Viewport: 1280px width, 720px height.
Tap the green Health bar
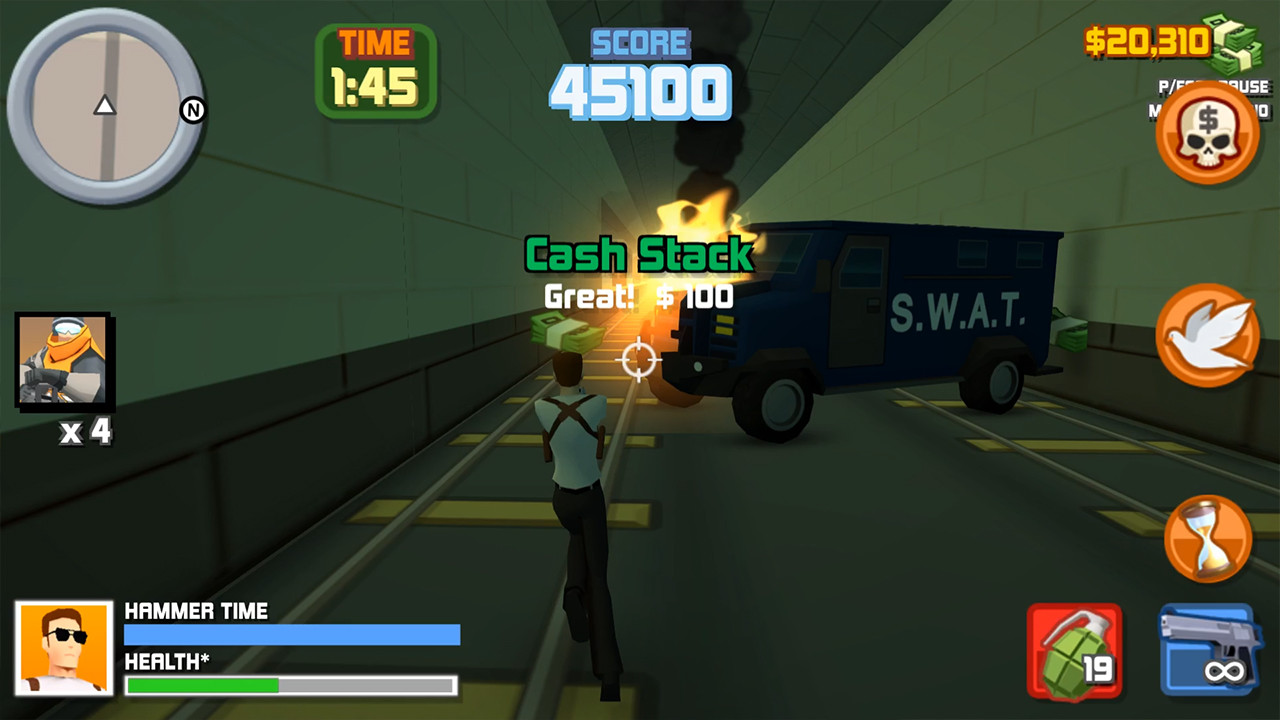(x=291, y=685)
